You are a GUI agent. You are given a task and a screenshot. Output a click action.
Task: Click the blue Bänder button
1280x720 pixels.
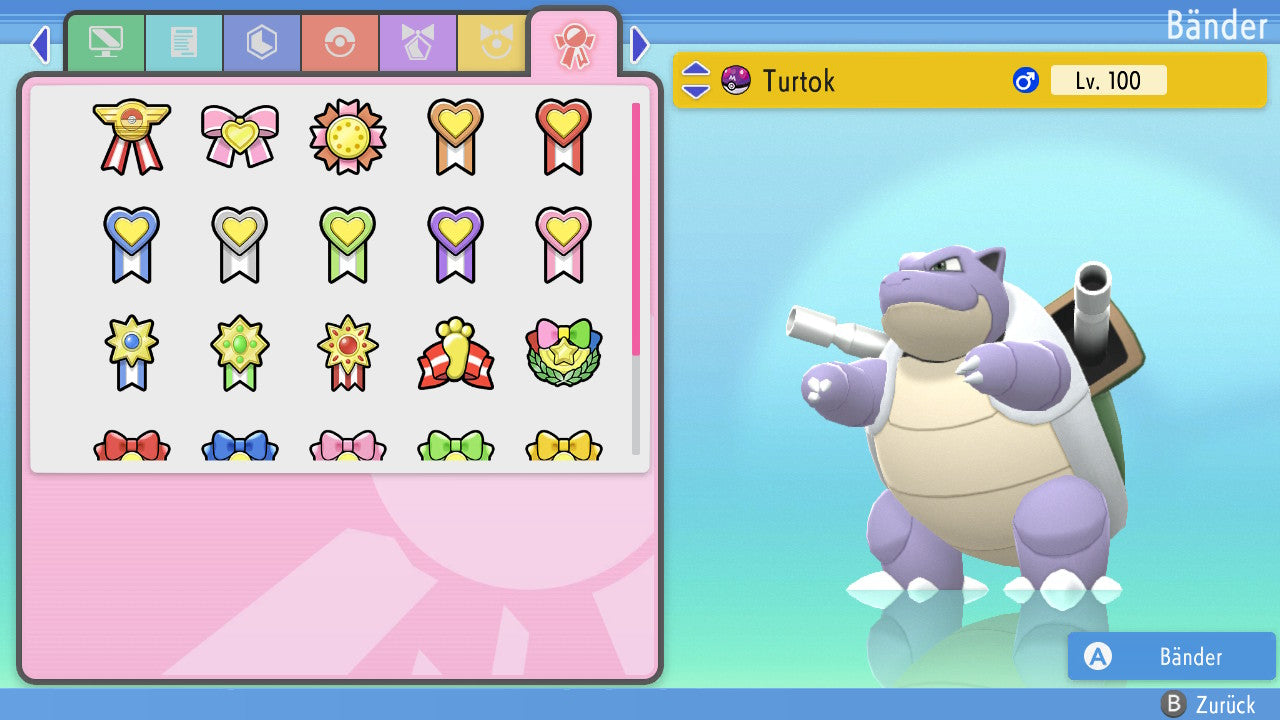click(1171, 656)
